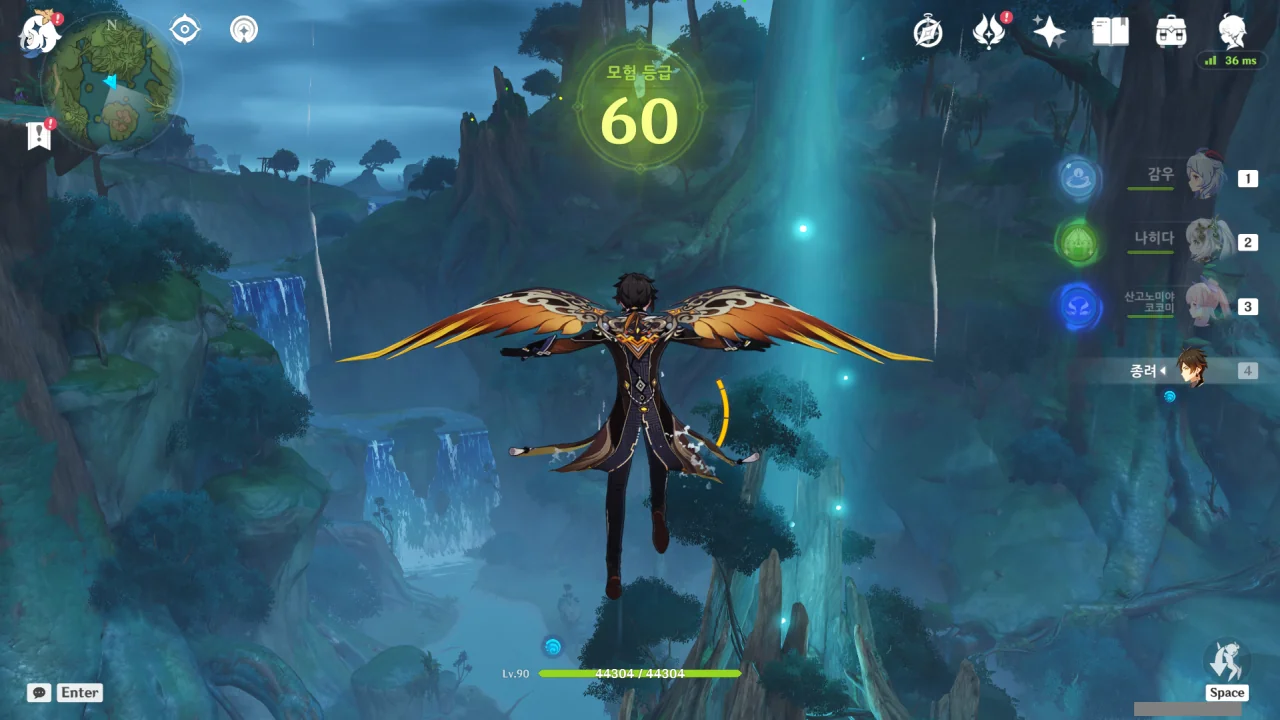Tap the plunge attack button

[x=1226, y=662]
